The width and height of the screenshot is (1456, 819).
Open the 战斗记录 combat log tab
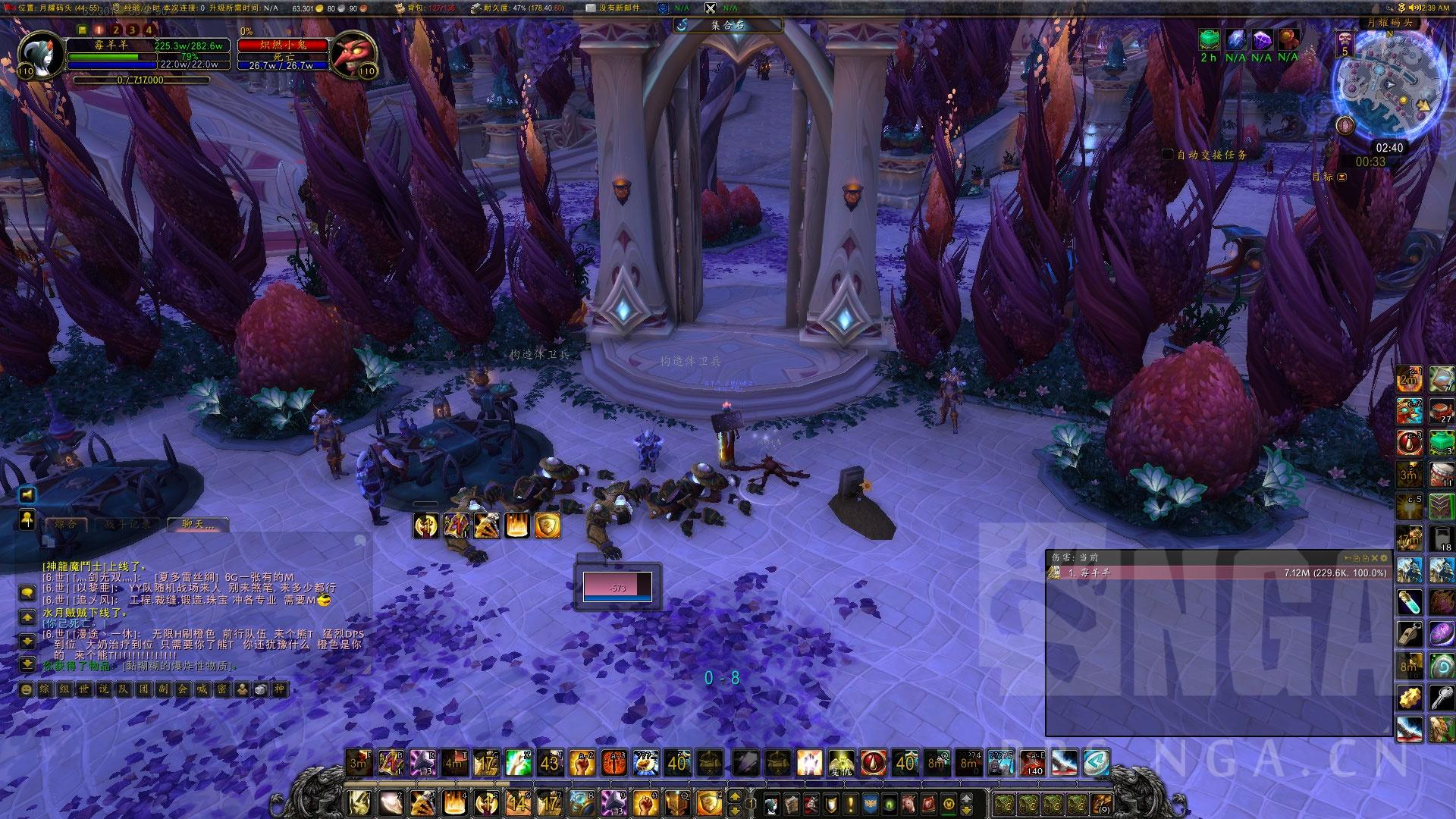point(127,524)
